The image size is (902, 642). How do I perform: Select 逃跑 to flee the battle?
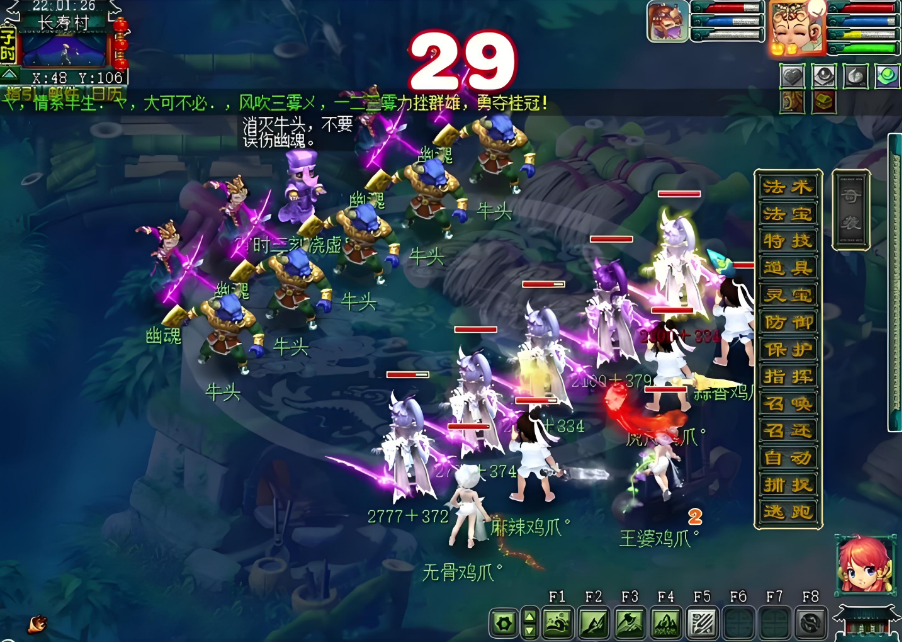tap(789, 512)
